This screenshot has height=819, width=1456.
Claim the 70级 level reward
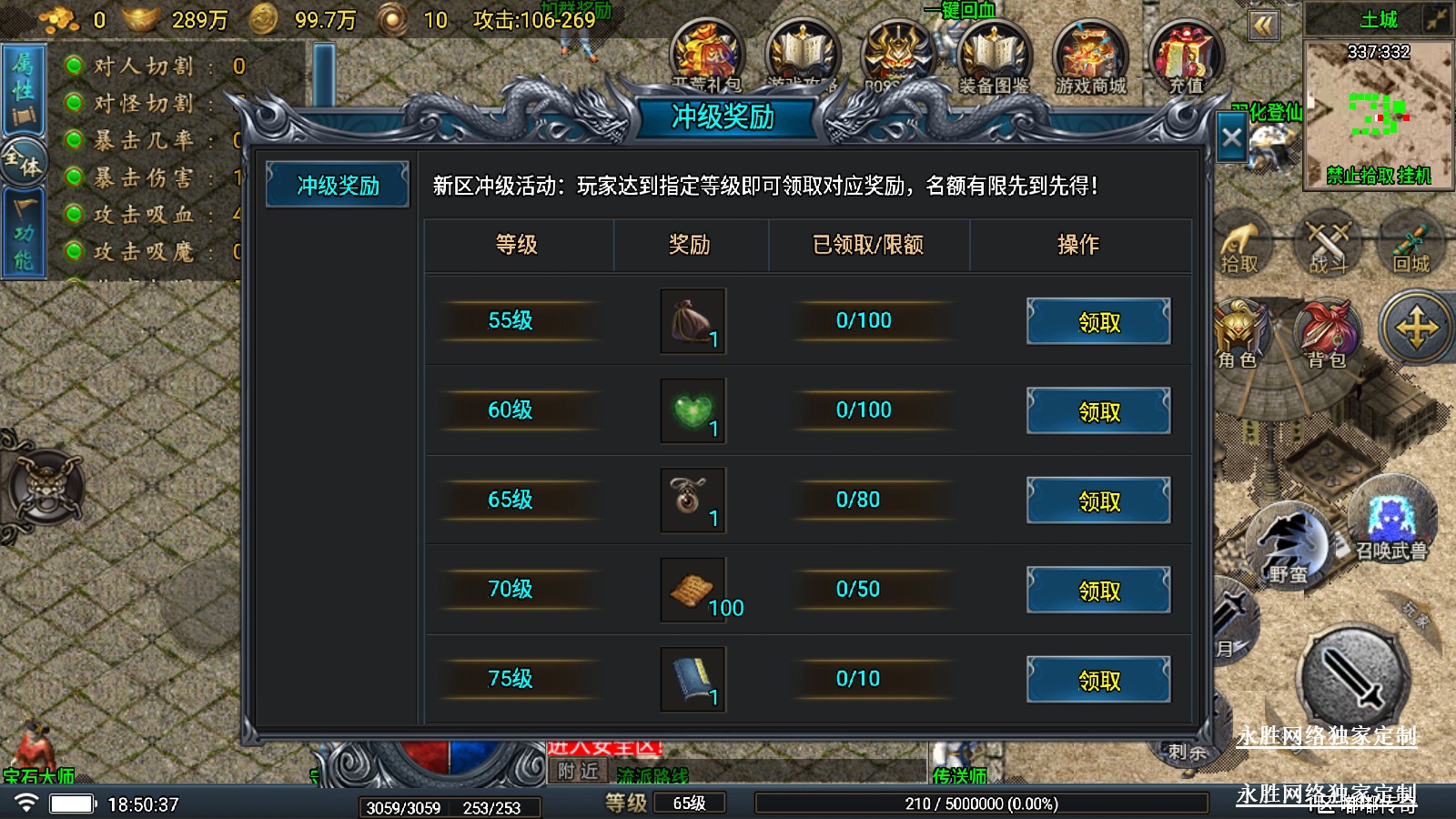click(x=1098, y=591)
